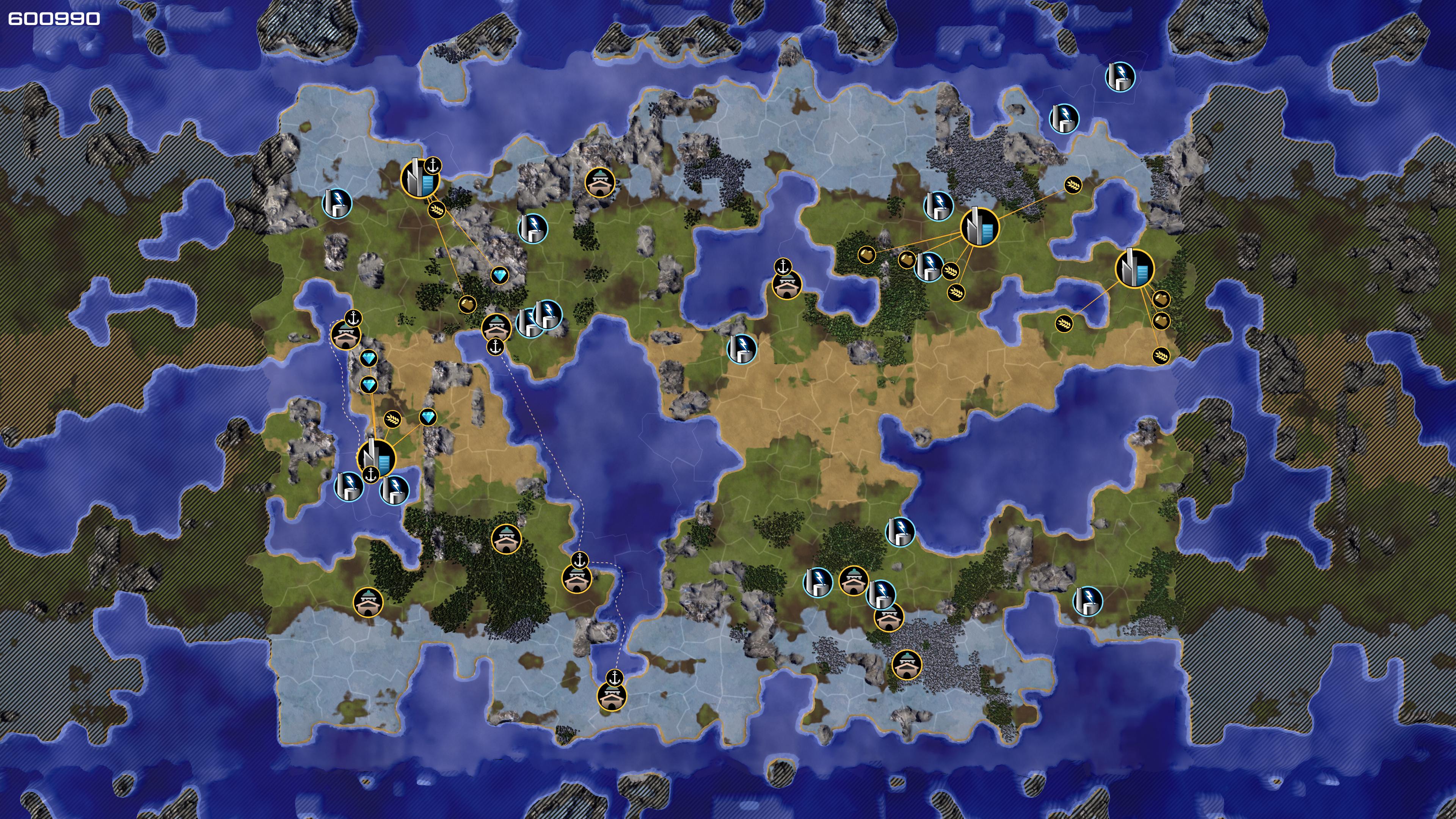Click the power plant marker in open ocean
Screen dimensions: 1456x819
pos(1120,77)
